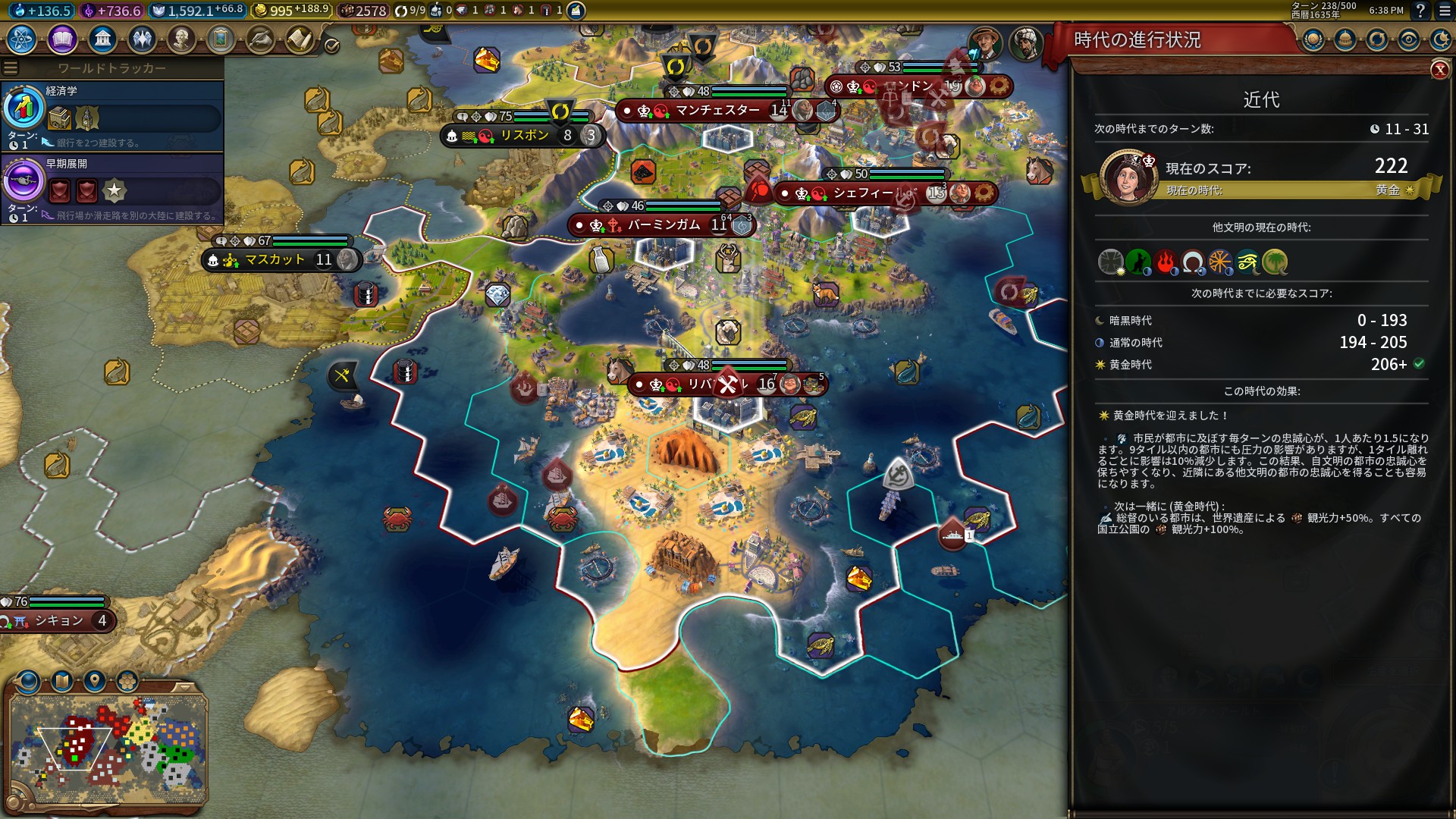Select the Birmingham city banner

click(x=664, y=225)
